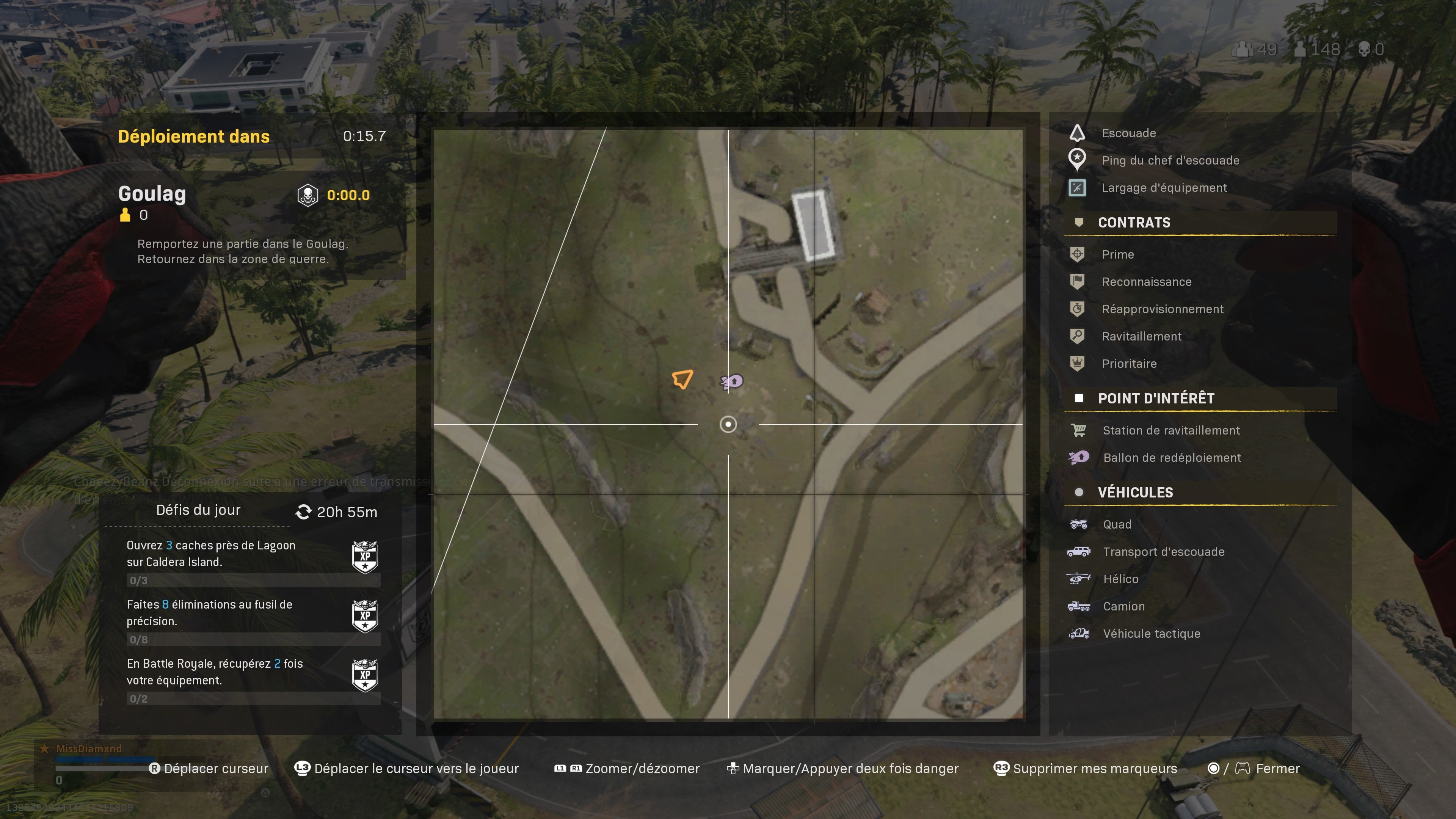Select the Escouade legend entry
The image size is (1456, 819).
[1128, 133]
